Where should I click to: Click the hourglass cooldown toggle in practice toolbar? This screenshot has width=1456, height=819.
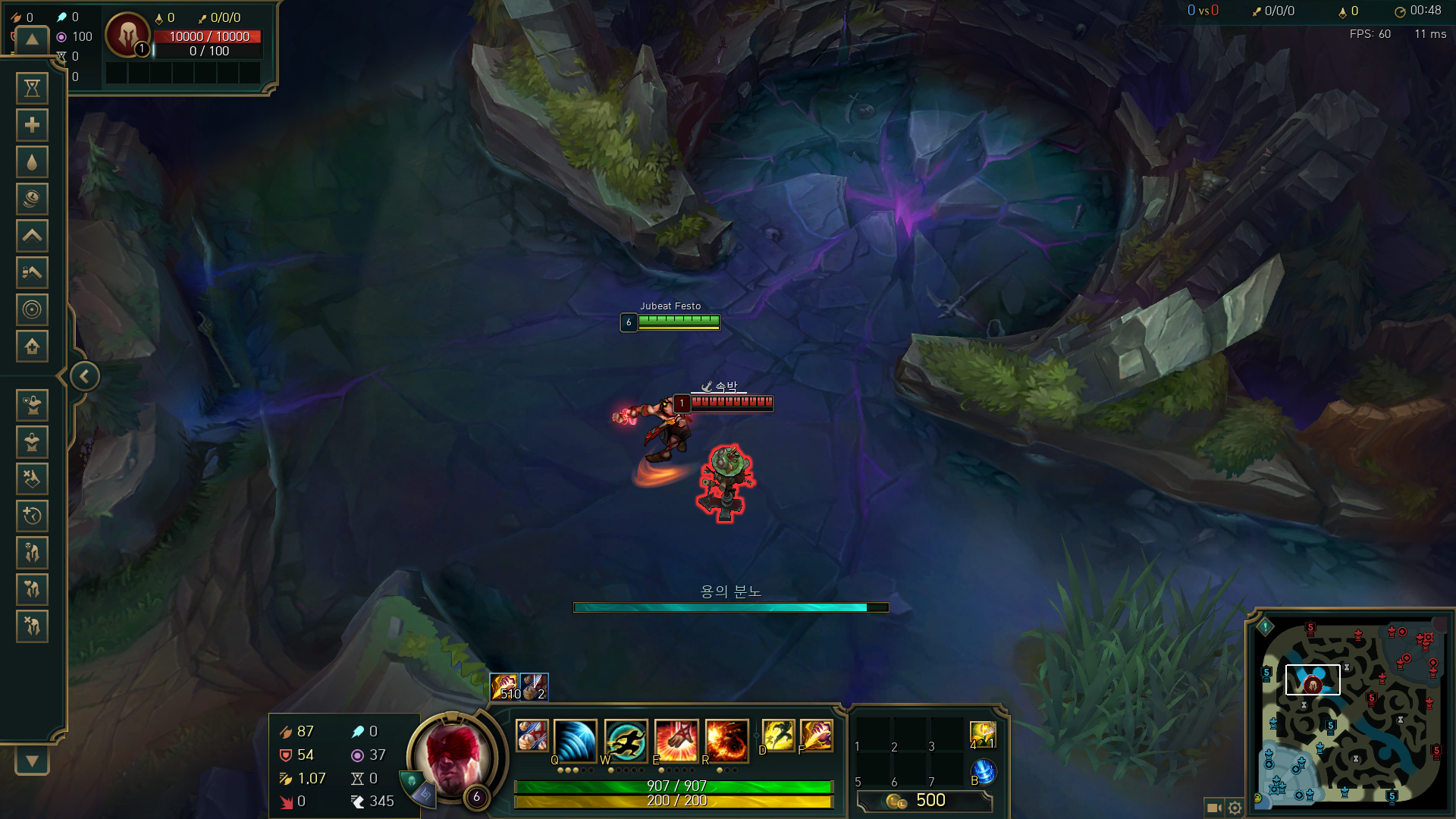[32, 89]
